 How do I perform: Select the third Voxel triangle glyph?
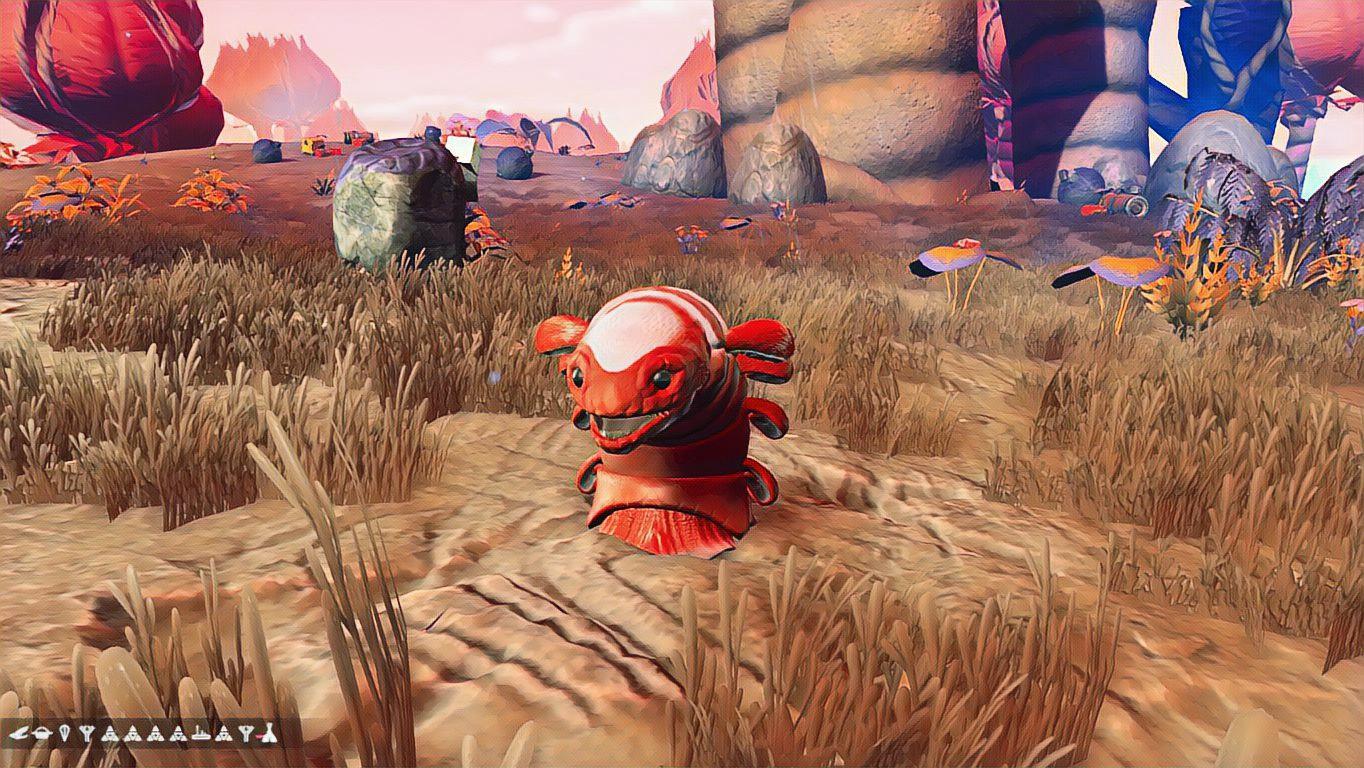coord(156,733)
